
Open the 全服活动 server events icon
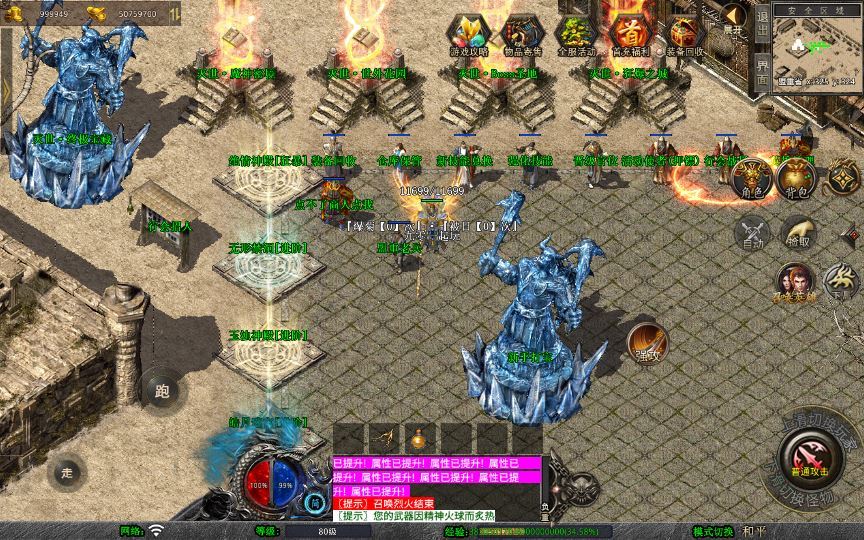click(576, 33)
